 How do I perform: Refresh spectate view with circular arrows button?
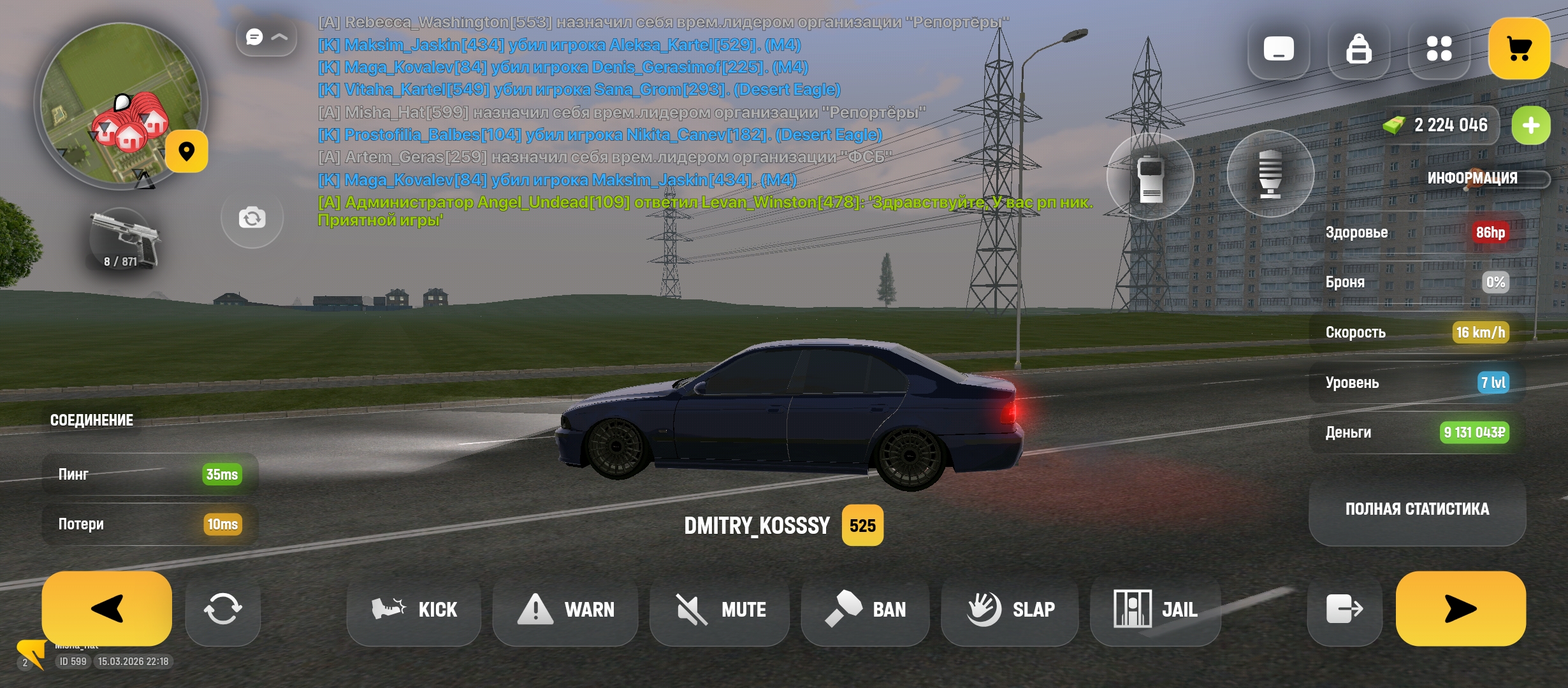click(222, 609)
